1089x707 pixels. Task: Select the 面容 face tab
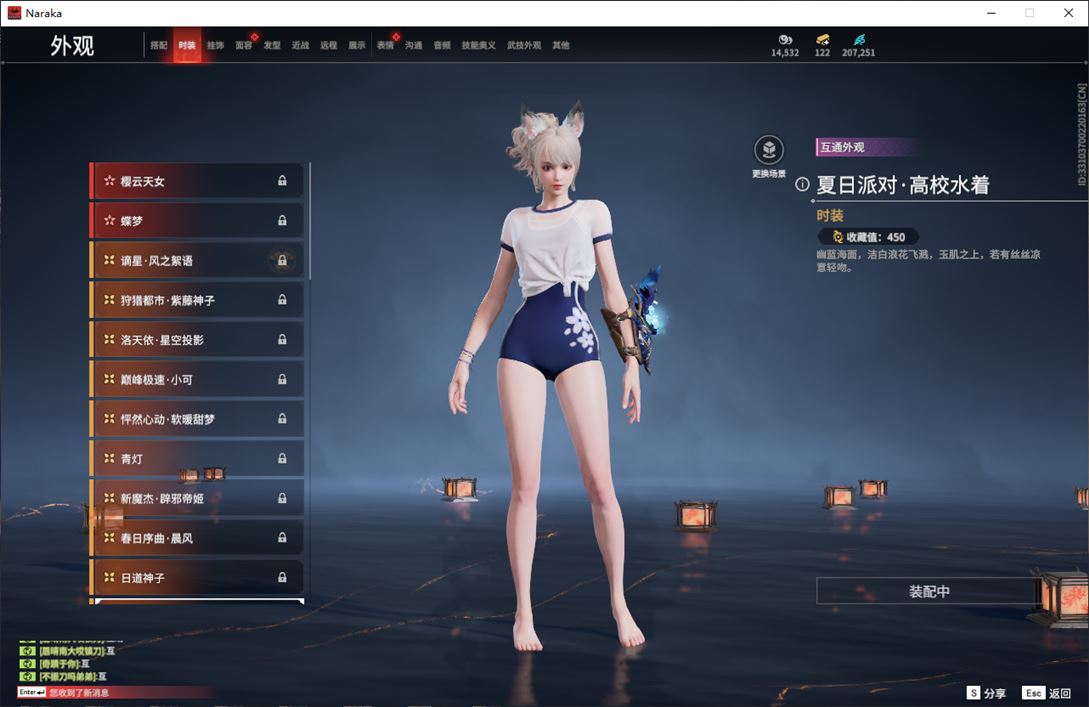[243, 46]
